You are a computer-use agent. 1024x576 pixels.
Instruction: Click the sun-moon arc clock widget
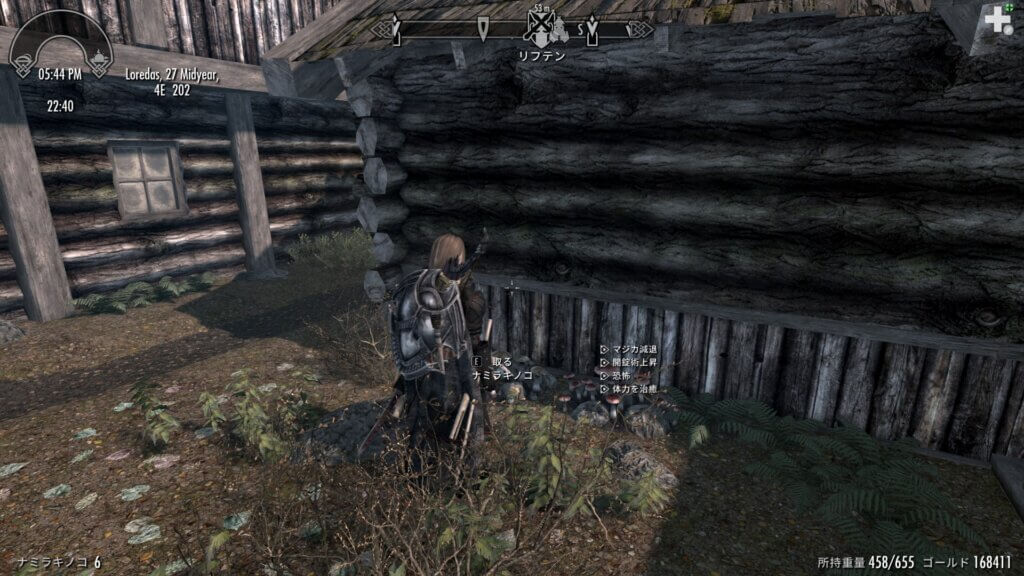pos(61,45)
